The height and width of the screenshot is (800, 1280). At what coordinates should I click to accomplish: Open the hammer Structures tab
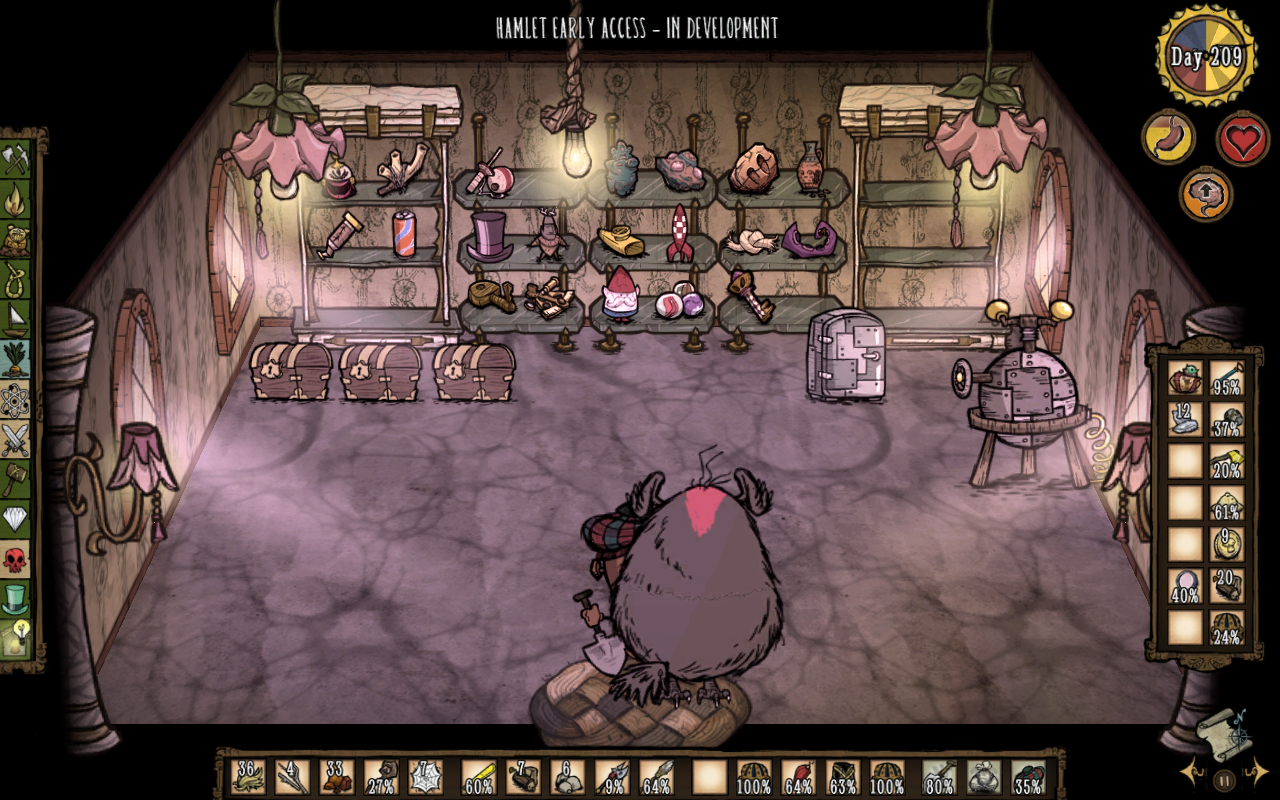(16, 477)
